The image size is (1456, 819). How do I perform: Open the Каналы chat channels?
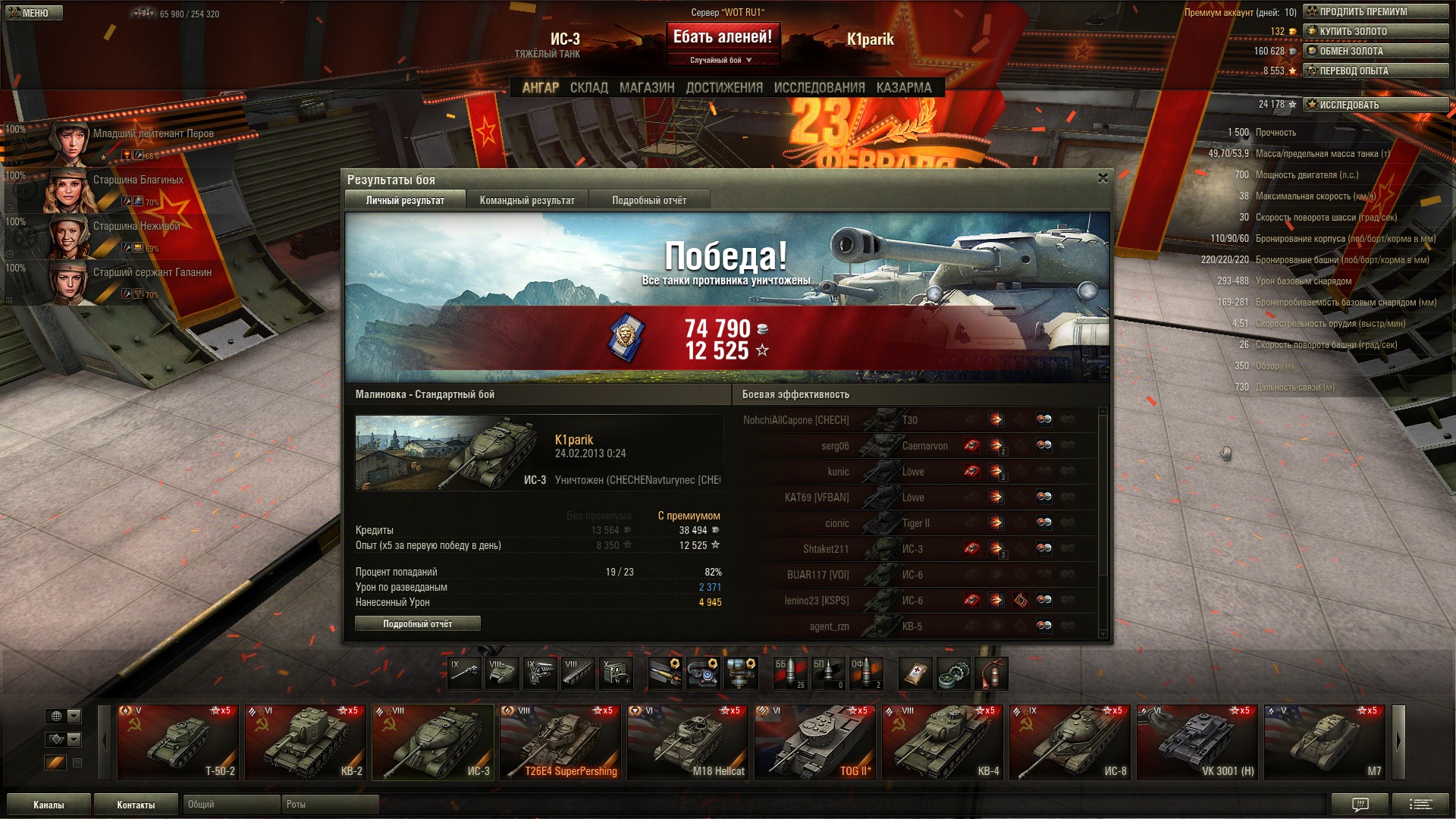click(49, 805)
